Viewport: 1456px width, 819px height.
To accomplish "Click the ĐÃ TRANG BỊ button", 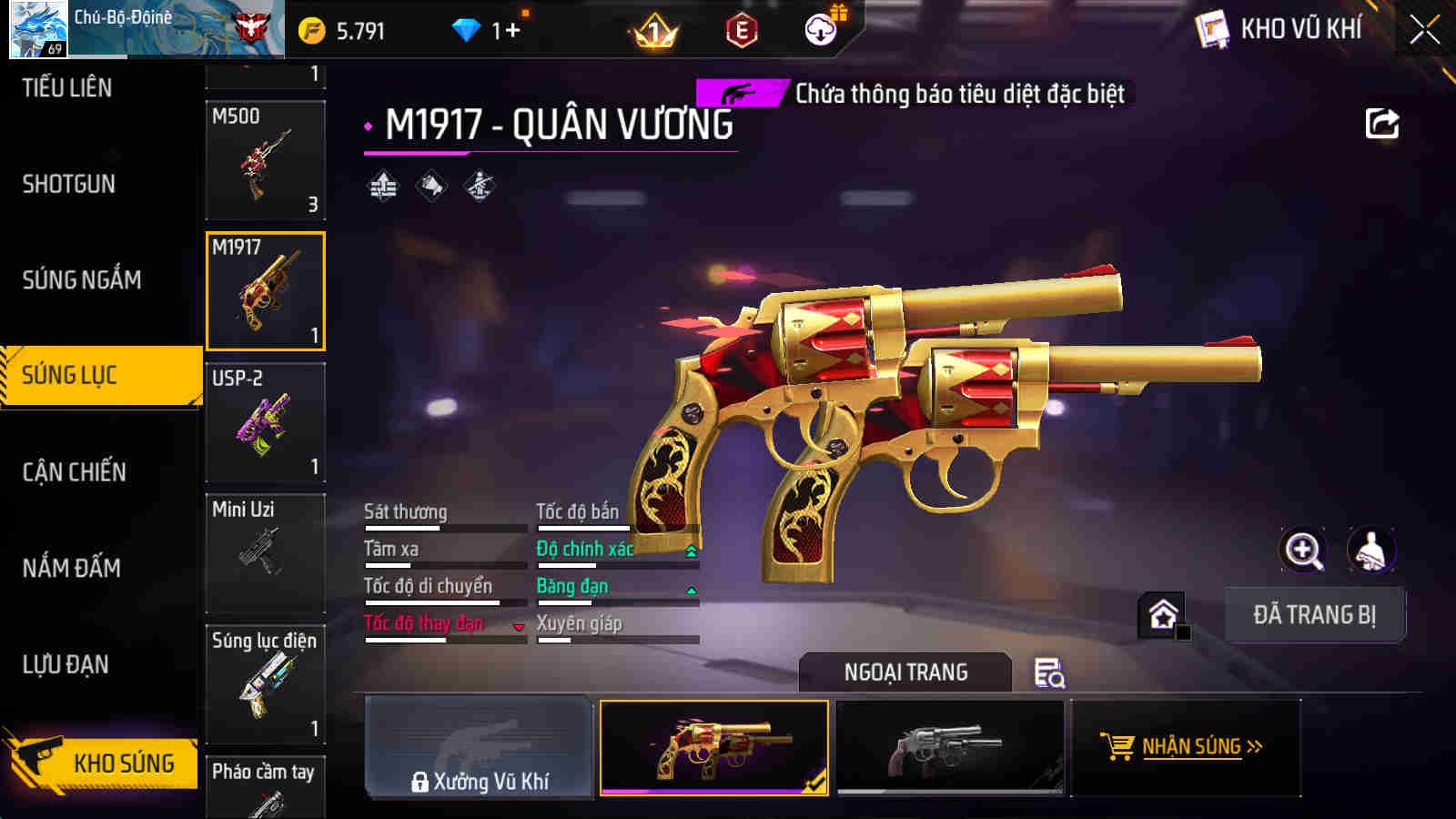I will point(1314,614).
